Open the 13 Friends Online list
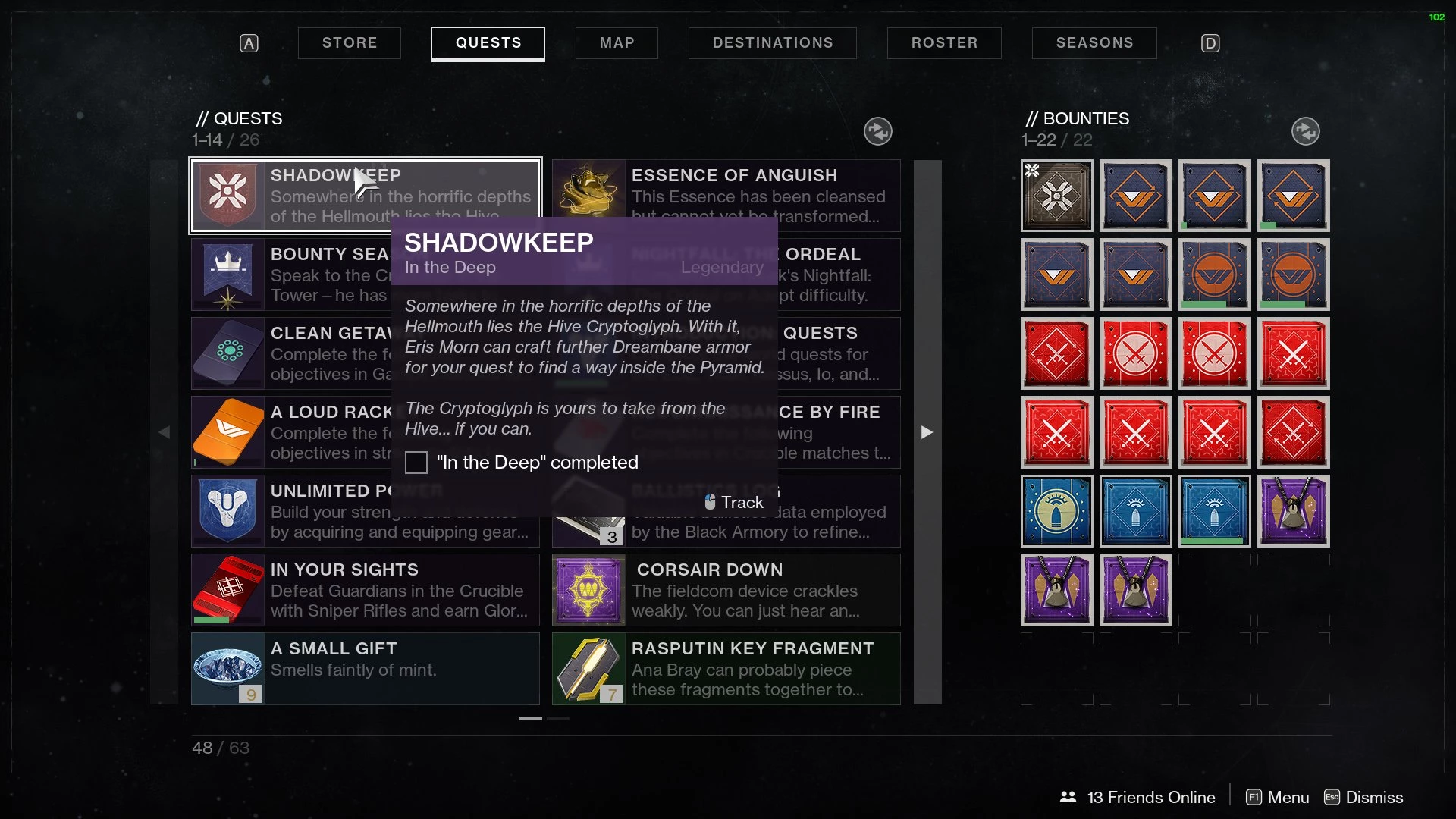This screenshot has width=1456, height=819. click(1137, 797)
